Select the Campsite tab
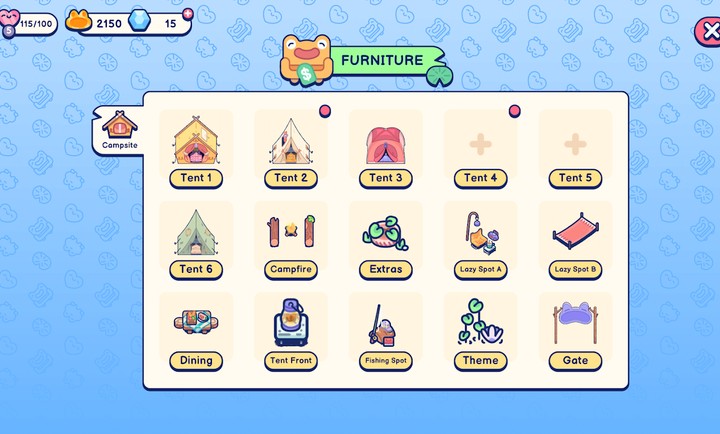 coord(119,131)
